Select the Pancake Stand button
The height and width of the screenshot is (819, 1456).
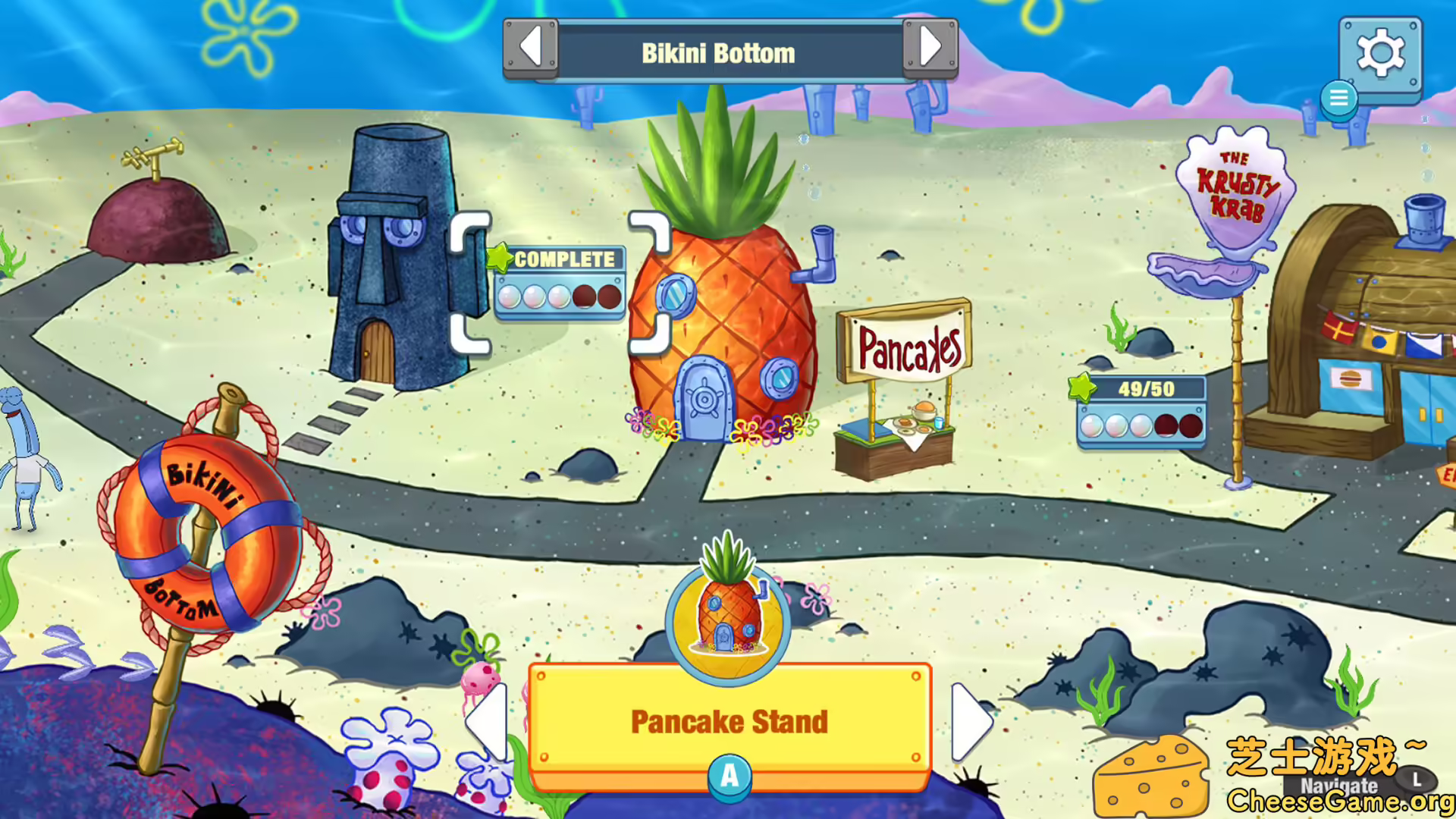728,722
